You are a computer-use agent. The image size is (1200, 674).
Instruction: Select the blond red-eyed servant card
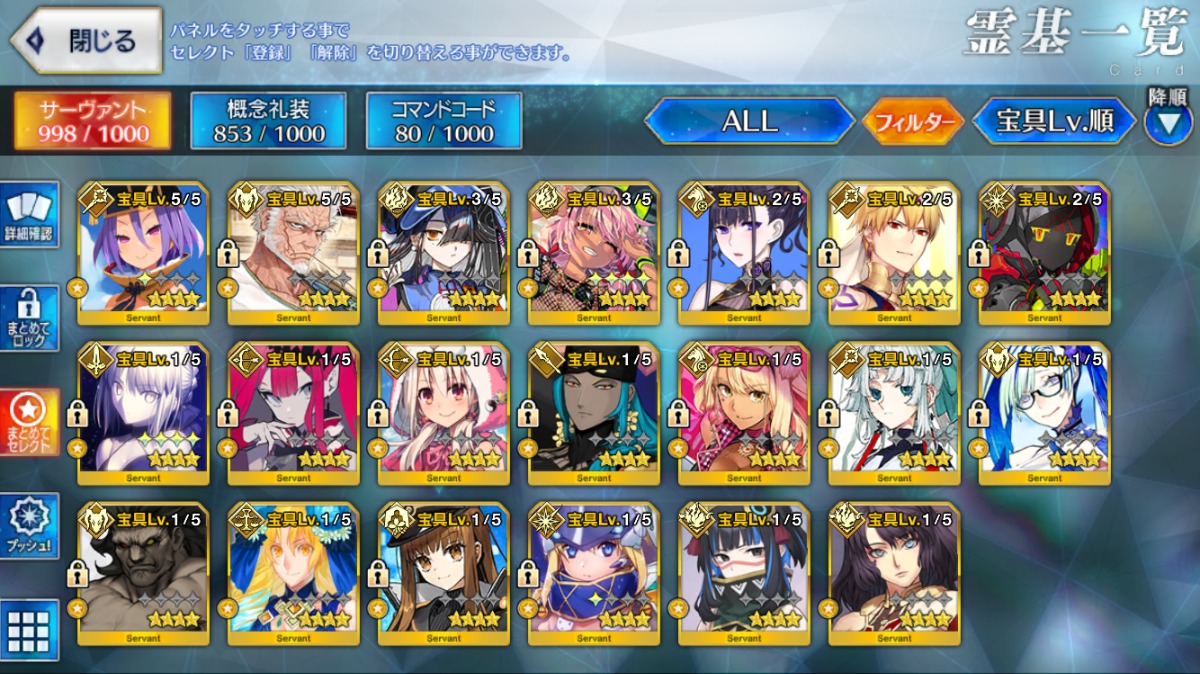(893, 254)
